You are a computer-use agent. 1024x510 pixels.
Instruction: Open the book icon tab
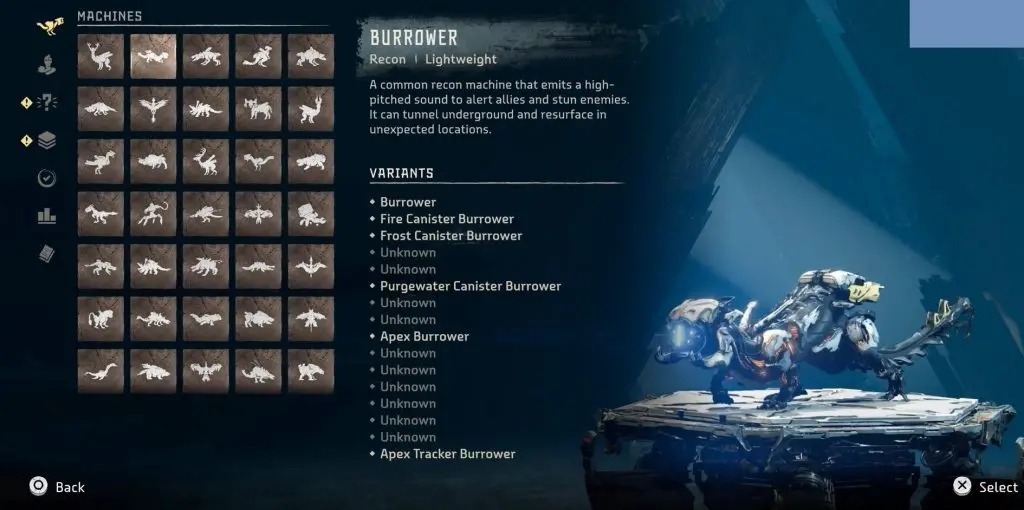tap(46, 253)
